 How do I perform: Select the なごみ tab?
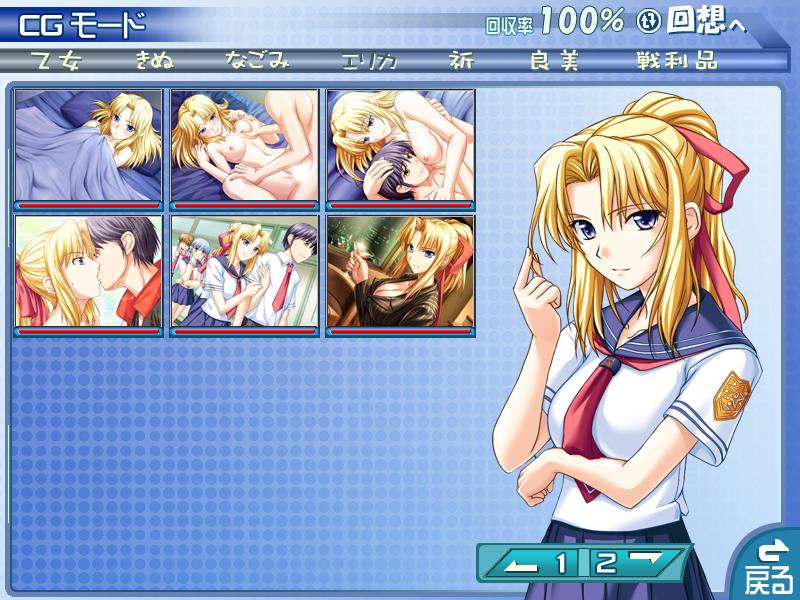(x=257, y=60)
